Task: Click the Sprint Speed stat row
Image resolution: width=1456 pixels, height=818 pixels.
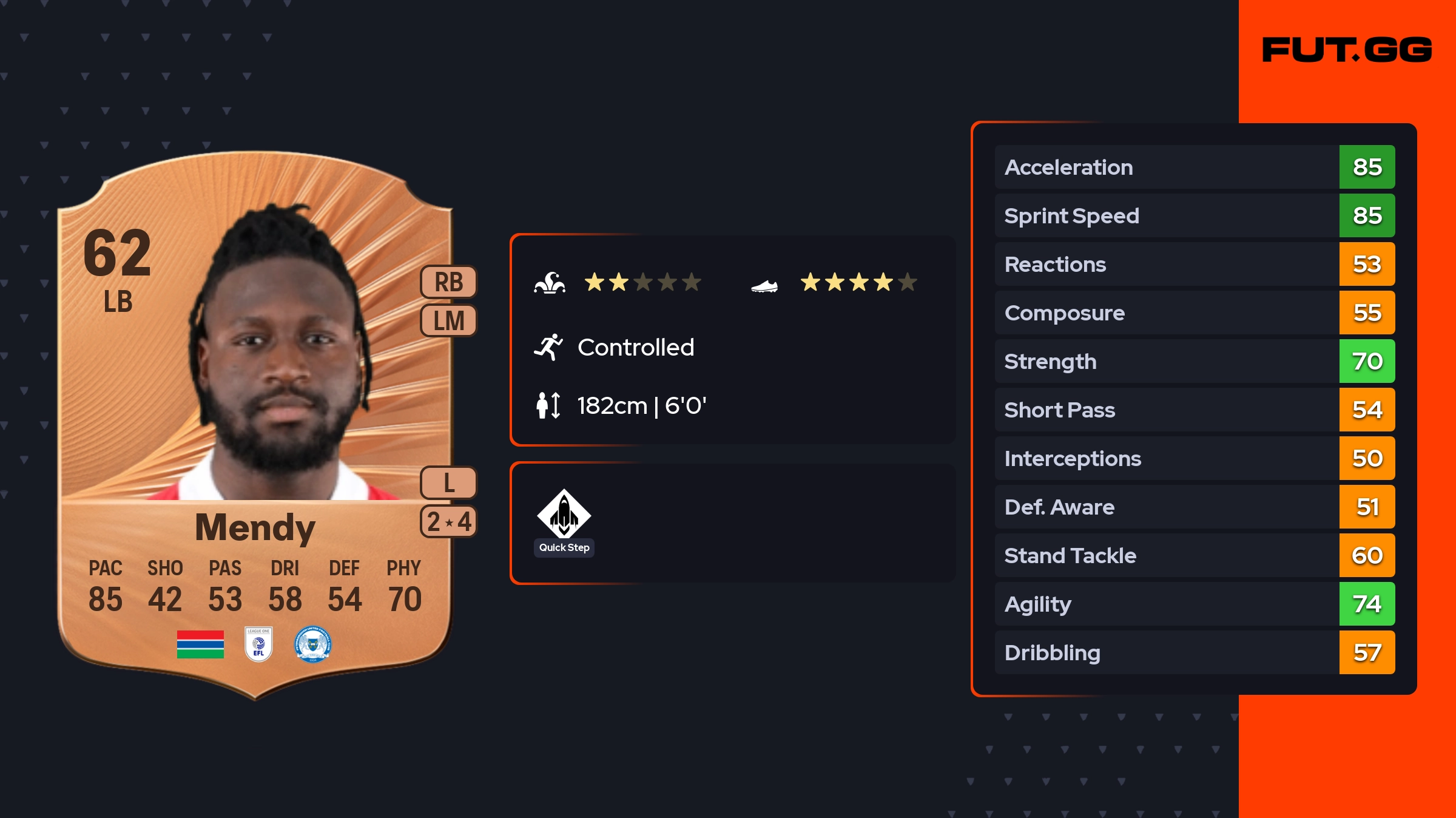Action: (1194, 215)
